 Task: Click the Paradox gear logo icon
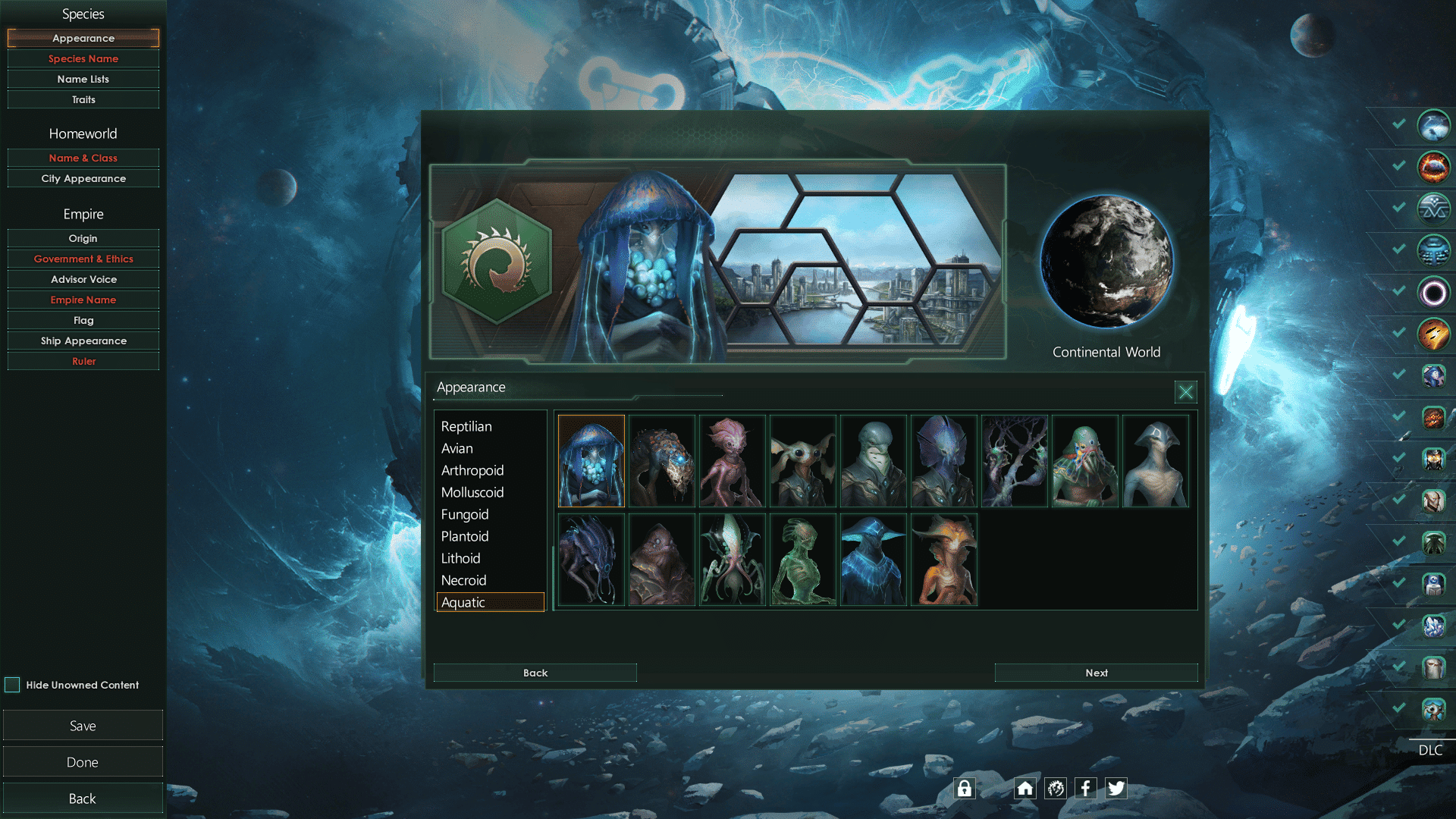click(x=1055, y=788)
